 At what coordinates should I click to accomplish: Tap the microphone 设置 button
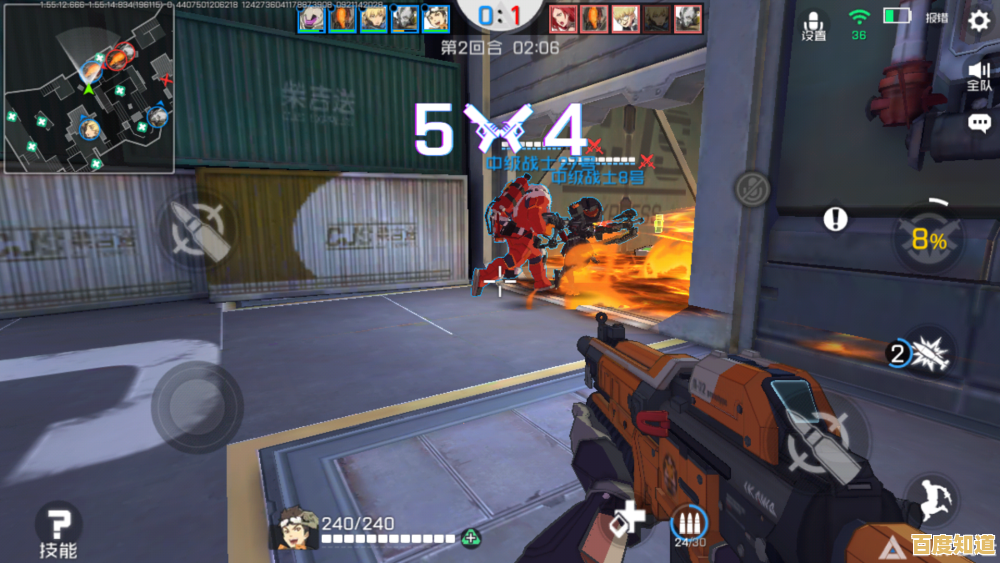(814, 25)
